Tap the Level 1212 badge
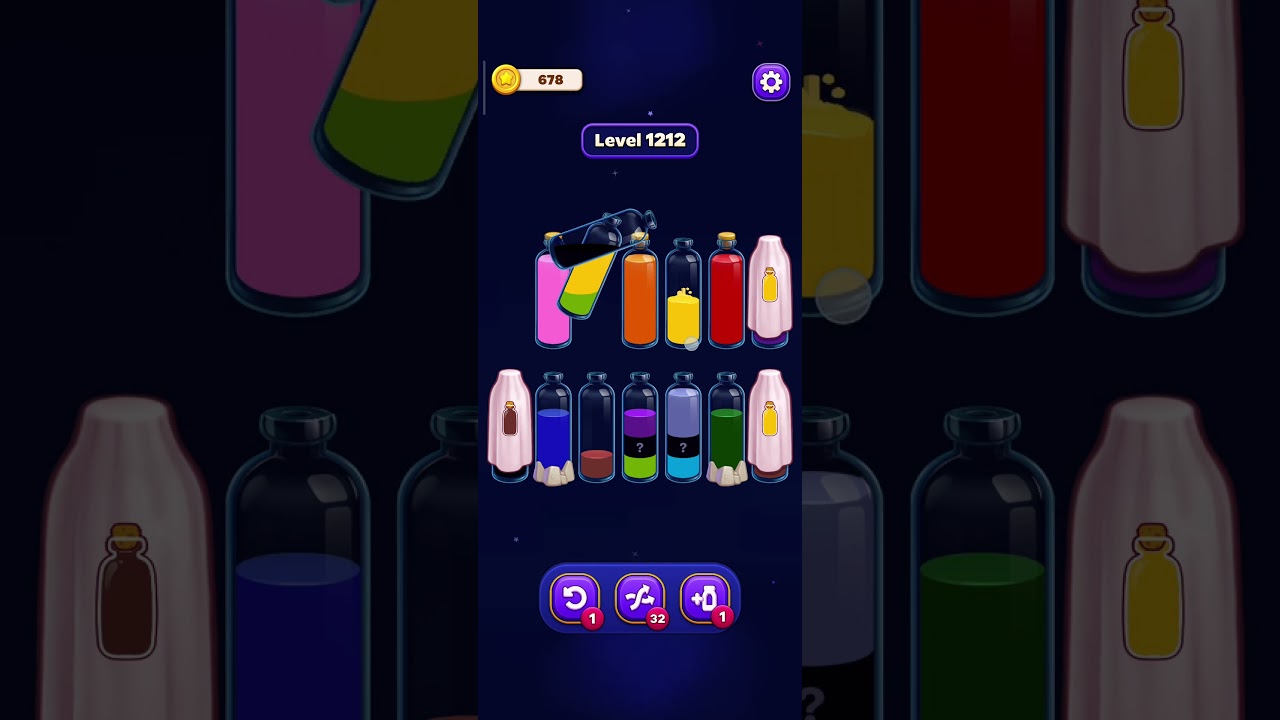The height and width of the screenshot is (720, 1280). (x=640, y=140)
